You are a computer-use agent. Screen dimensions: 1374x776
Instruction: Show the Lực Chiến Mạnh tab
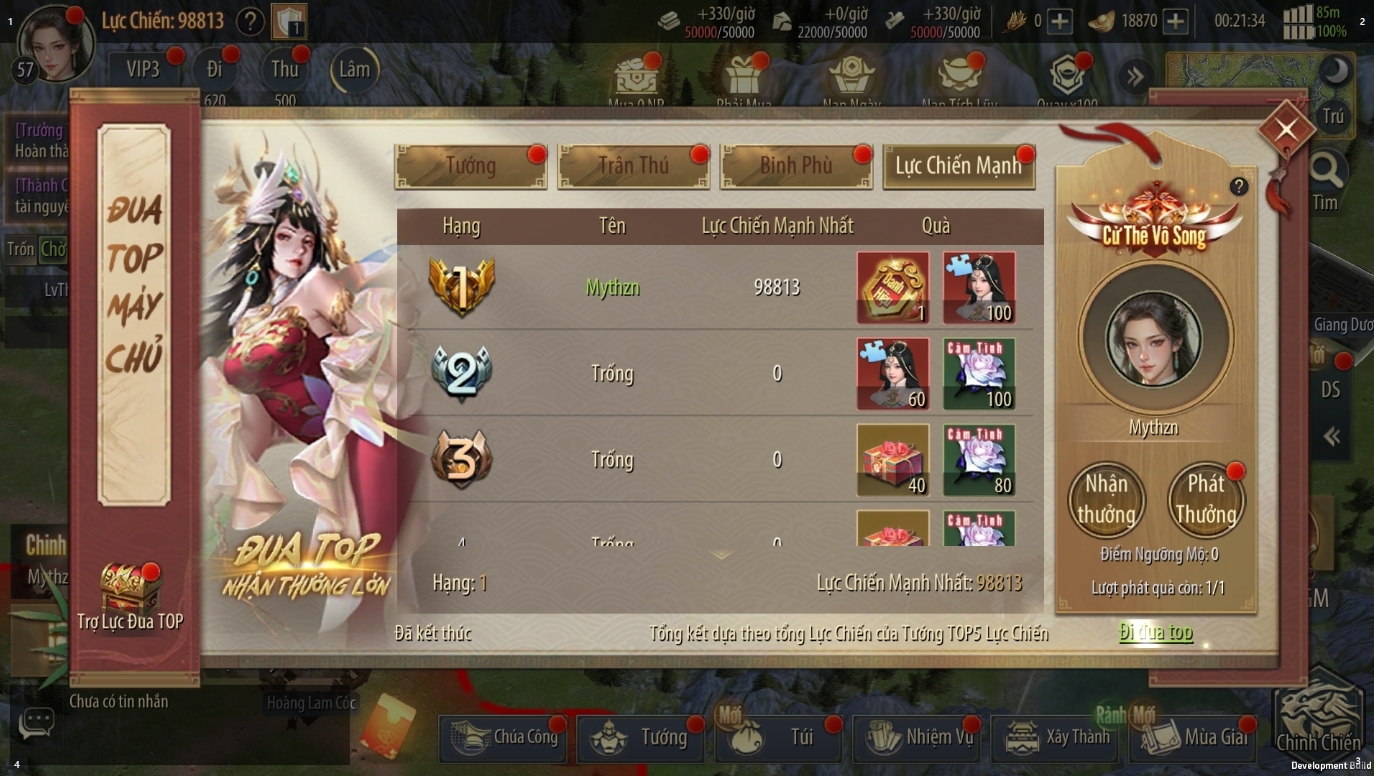[958, 166]
